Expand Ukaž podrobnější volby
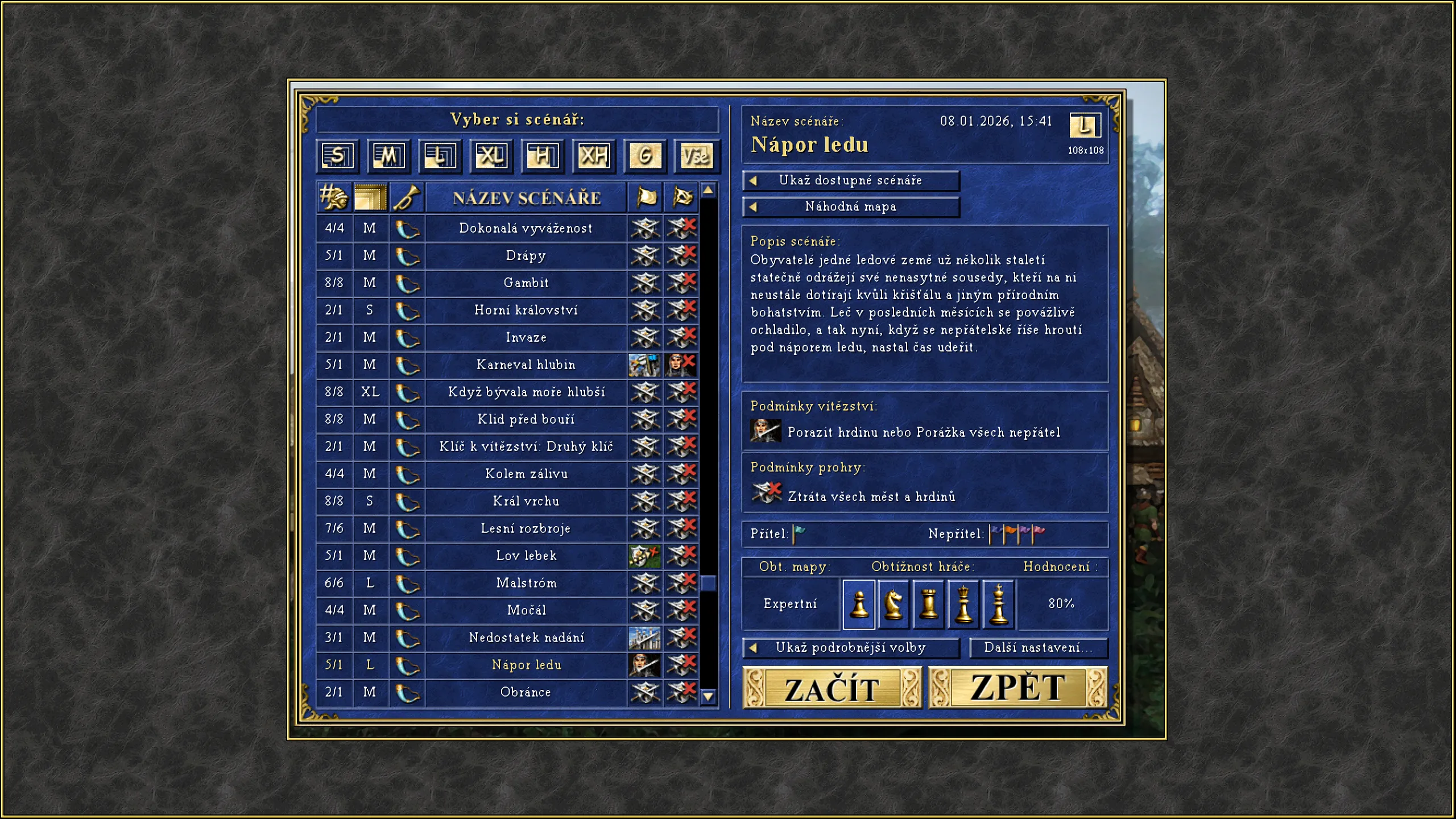The image size is (1456, 819). [x=850, y=648]
